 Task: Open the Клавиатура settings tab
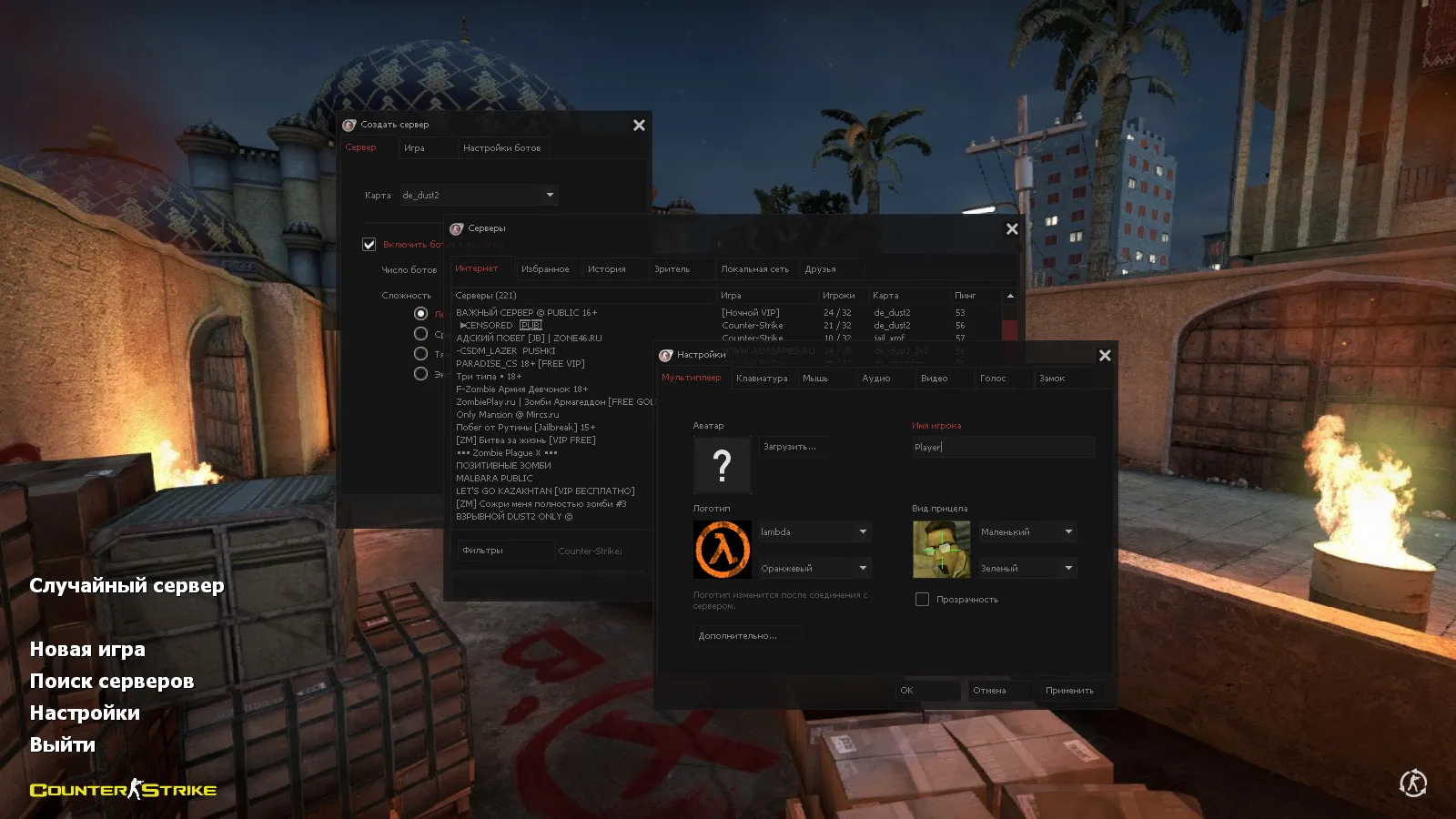(763, 378)
